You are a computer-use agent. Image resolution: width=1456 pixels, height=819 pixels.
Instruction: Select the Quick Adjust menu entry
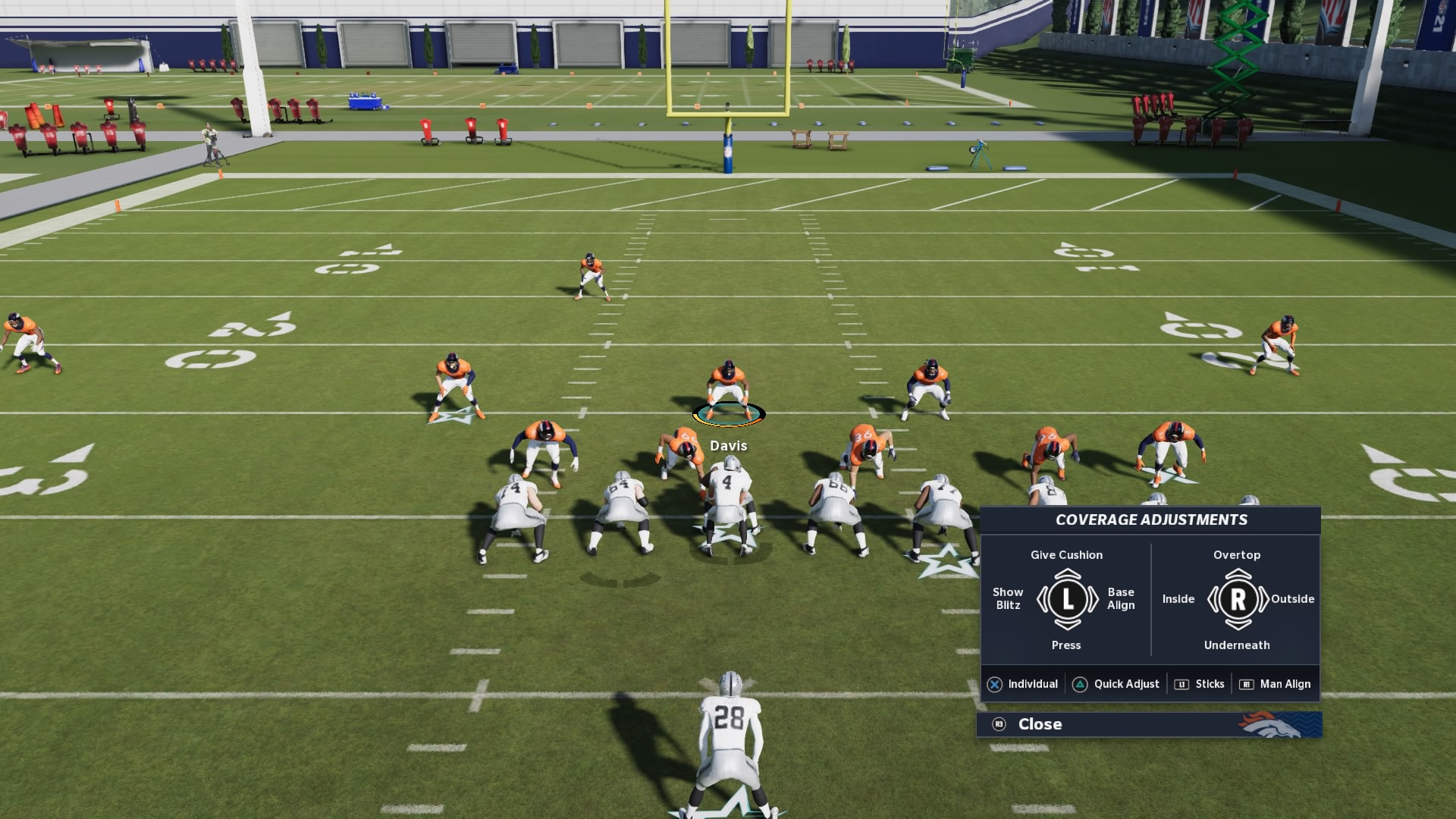(x=1125, y=683)
